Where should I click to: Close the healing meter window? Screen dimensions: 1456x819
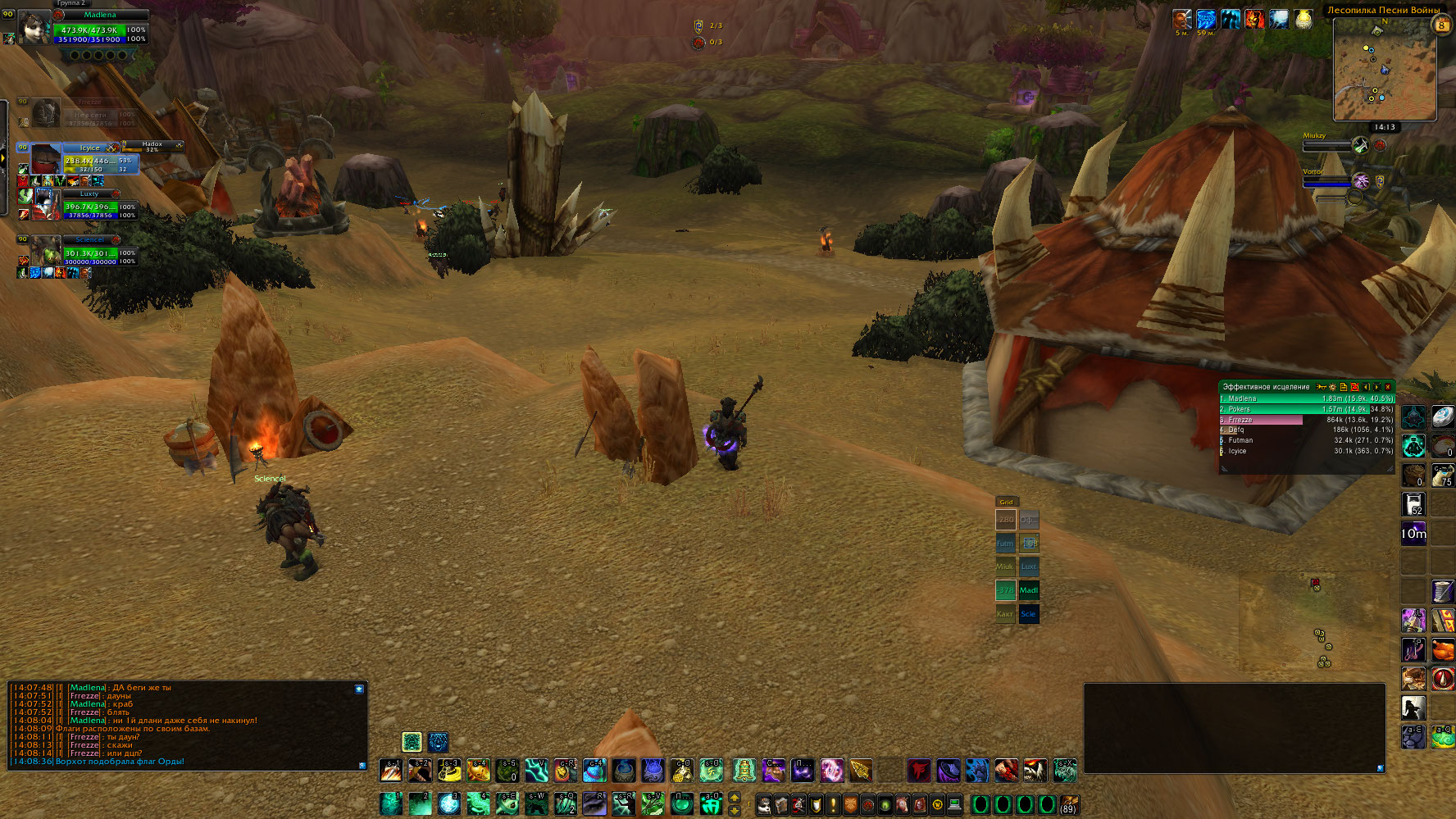click(1387, 387)
